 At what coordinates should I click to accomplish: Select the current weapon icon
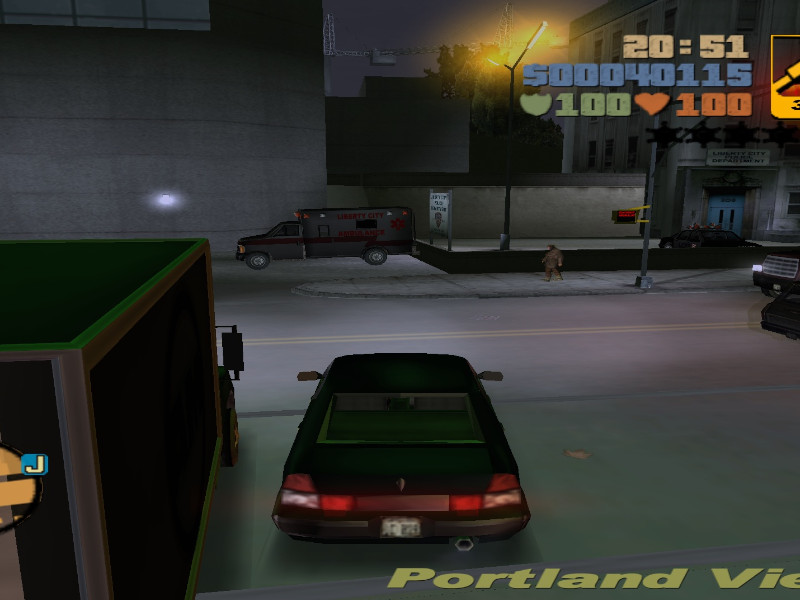[786, 77]
